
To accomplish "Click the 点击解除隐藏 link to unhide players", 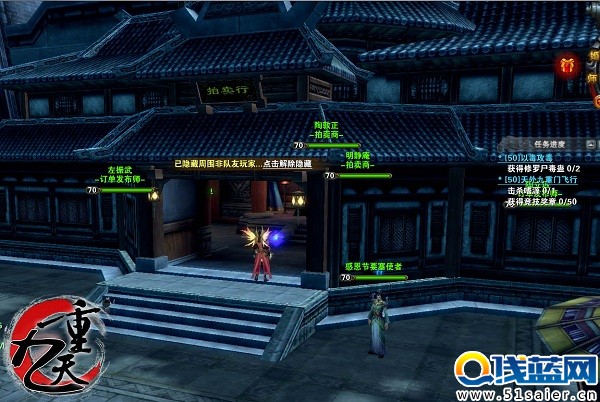I will [x=288, y=163].
